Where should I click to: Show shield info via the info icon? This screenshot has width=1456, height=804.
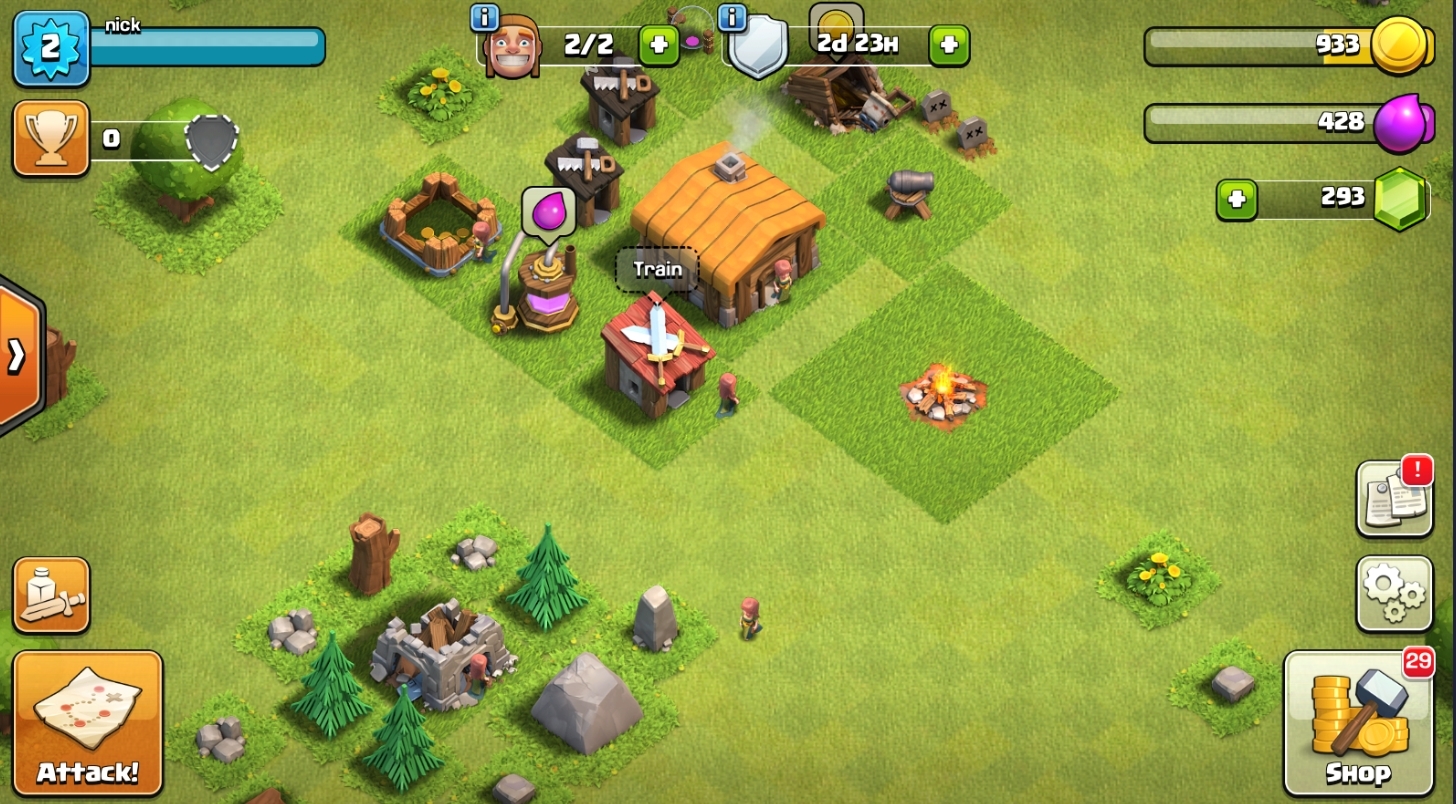[733, 17]
